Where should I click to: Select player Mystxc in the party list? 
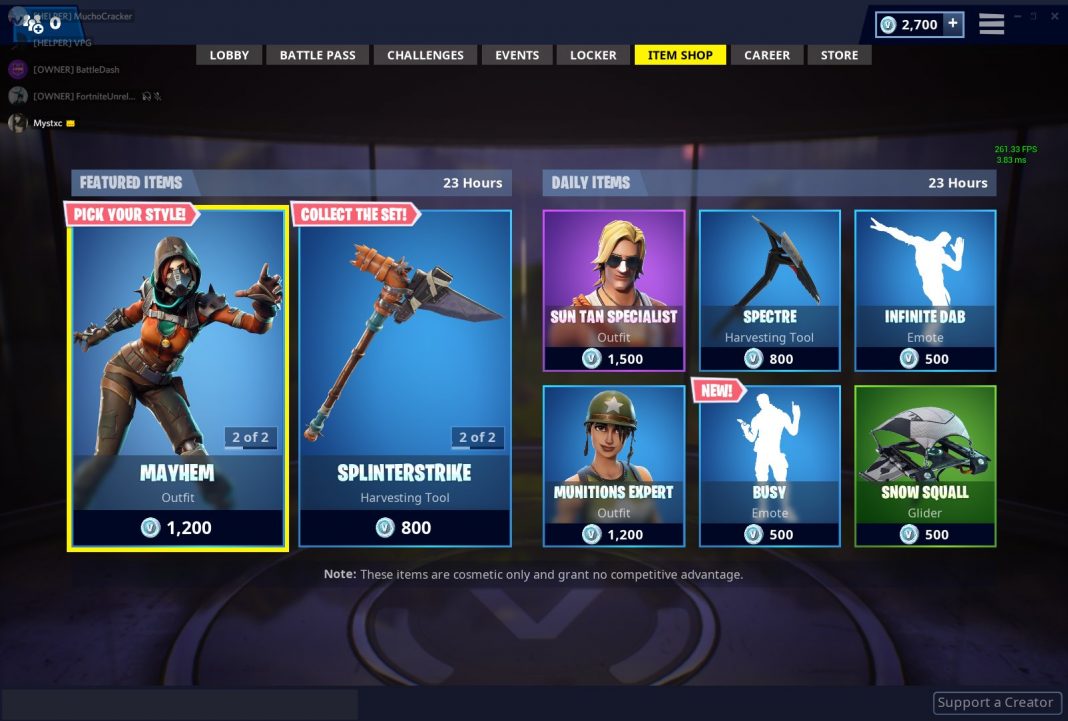pyautogui.click(x=47, y=123)
